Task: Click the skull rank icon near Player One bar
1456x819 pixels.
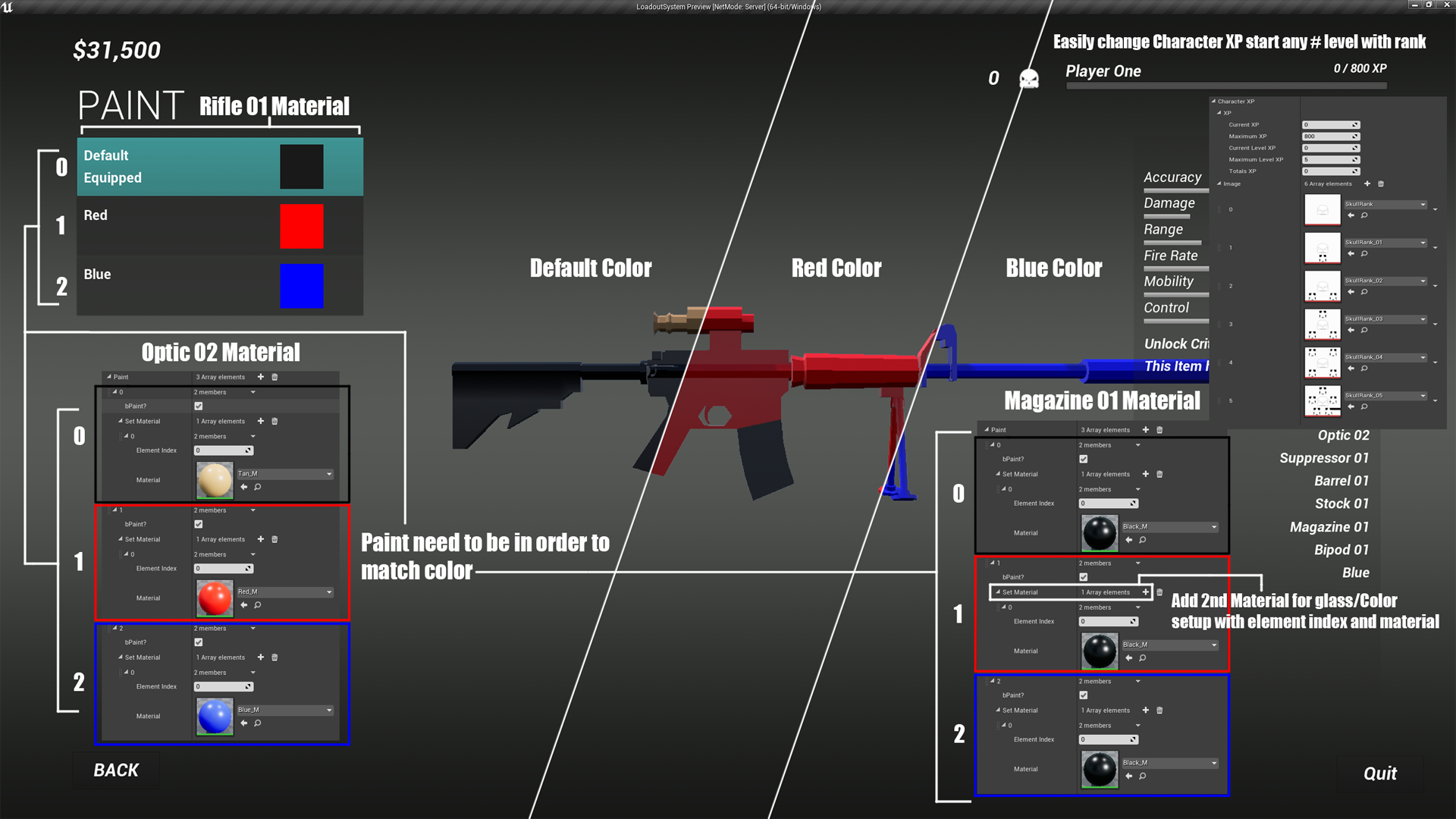Action: (x=1028, y=78)
